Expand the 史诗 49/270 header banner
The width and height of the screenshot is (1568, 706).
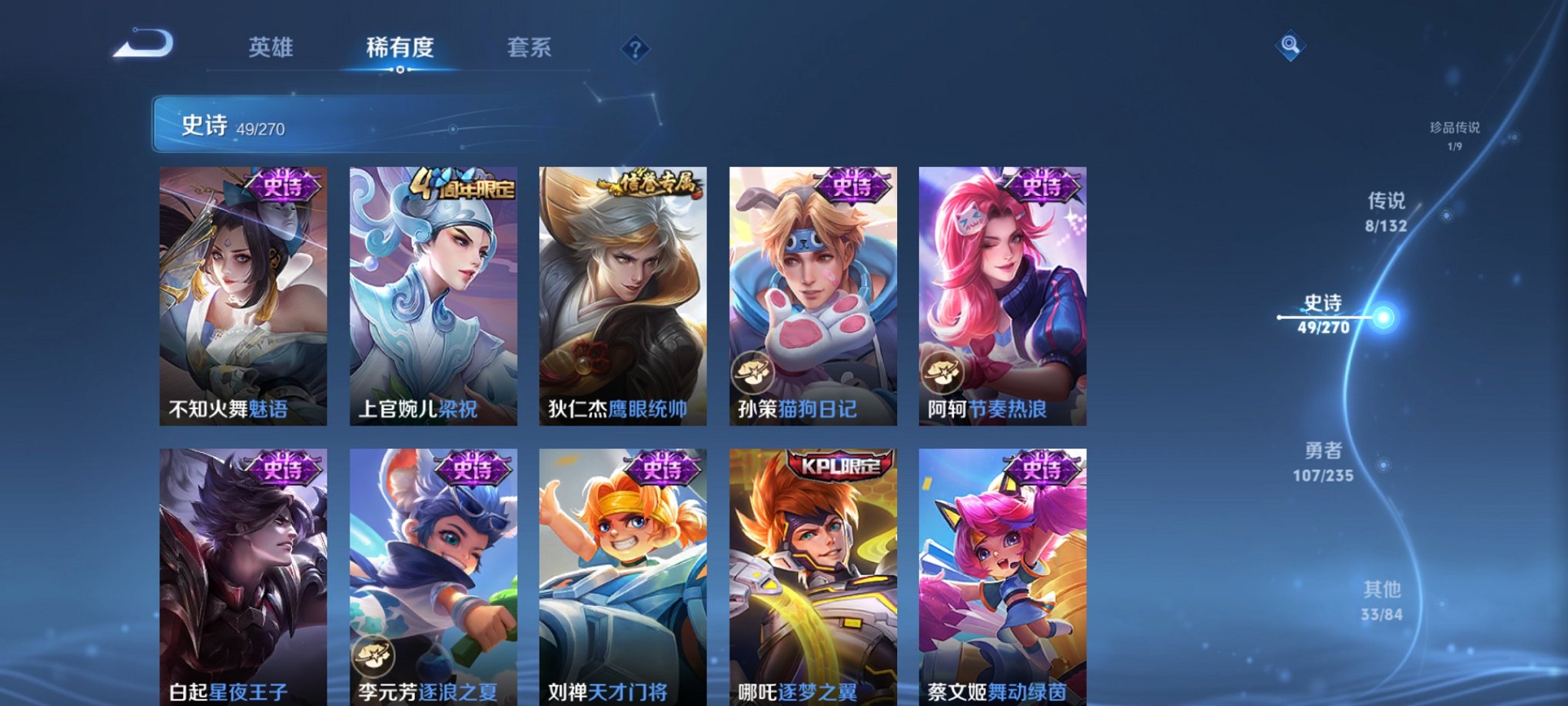pyautogui.click(x=307, y=126)
